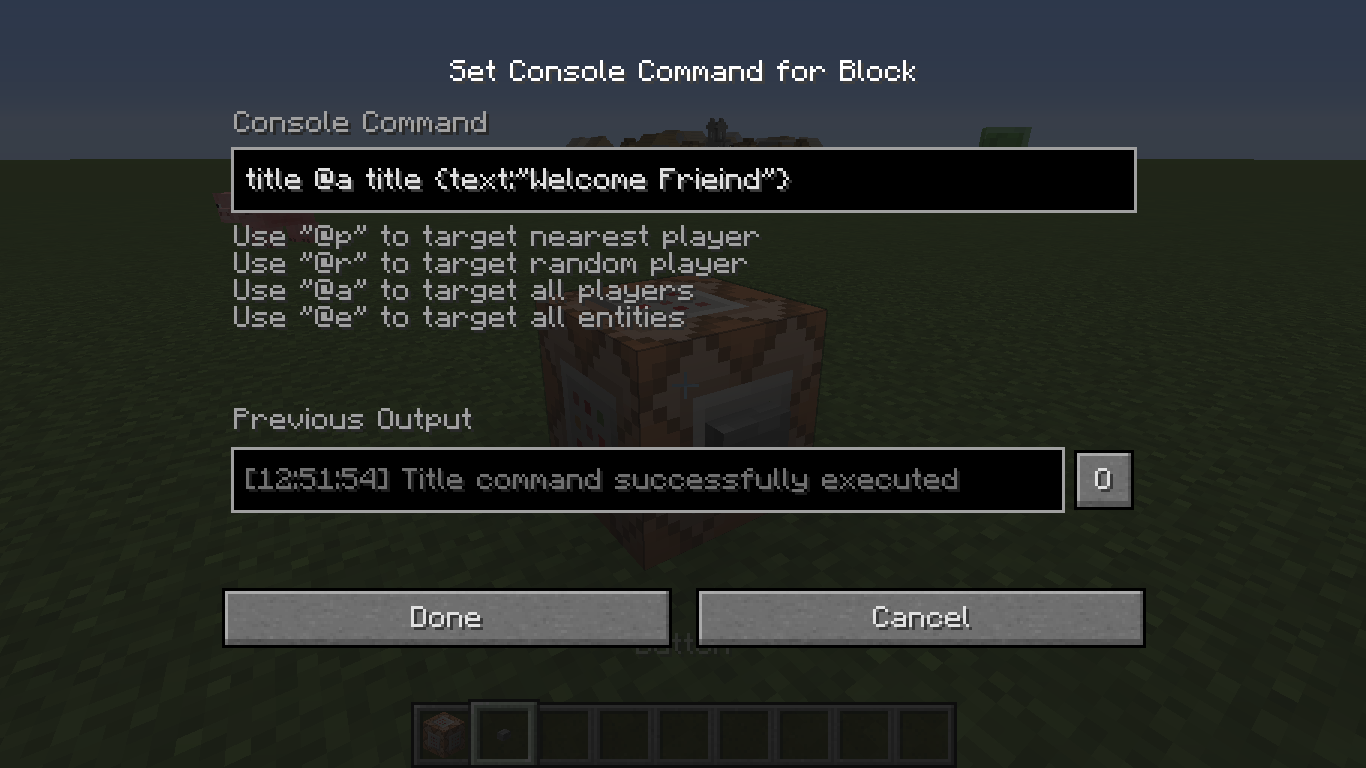Toggle previous output tracking with the O button

coord(1103,479)
